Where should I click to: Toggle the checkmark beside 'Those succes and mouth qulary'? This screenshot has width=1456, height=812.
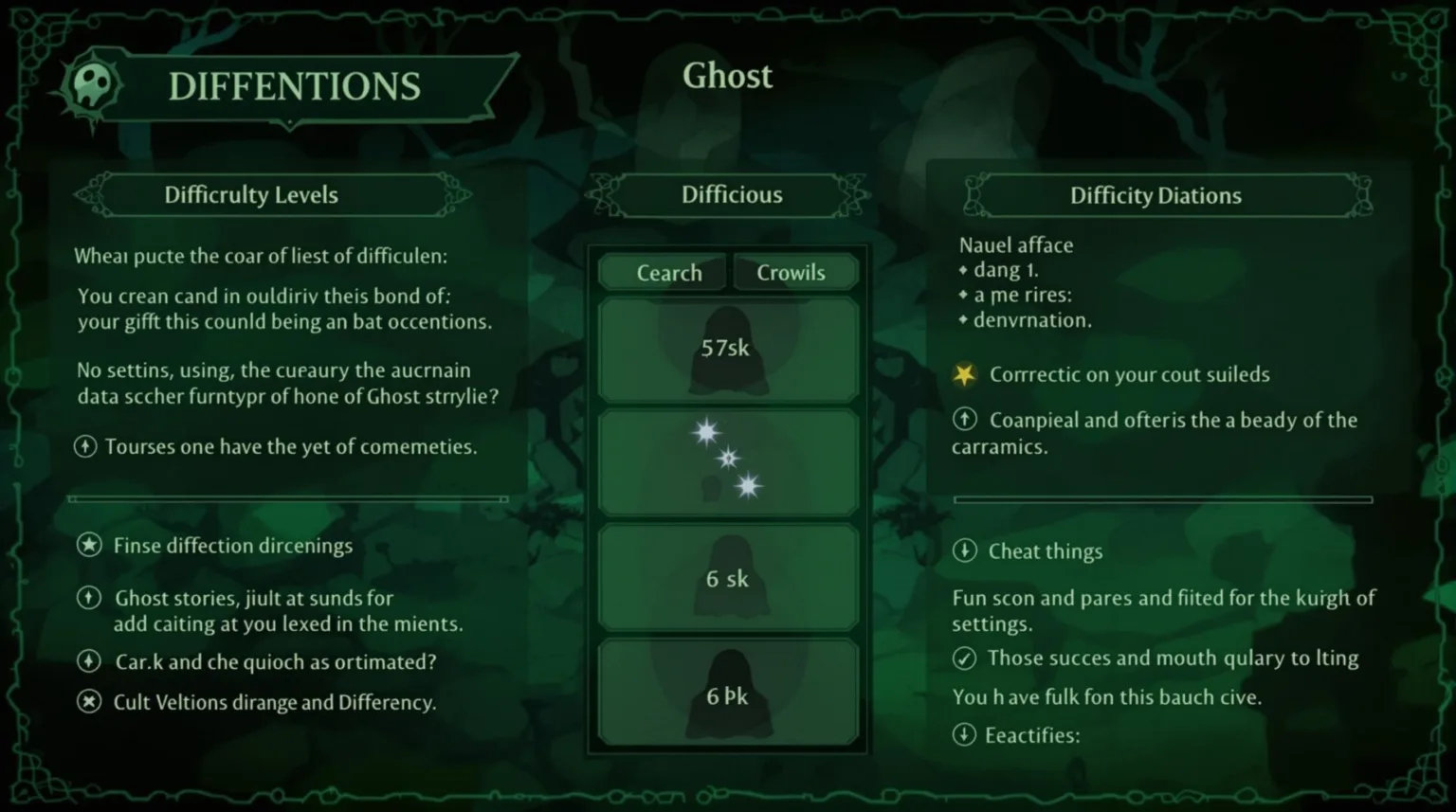pyautogui.click(x=965, y=658)
